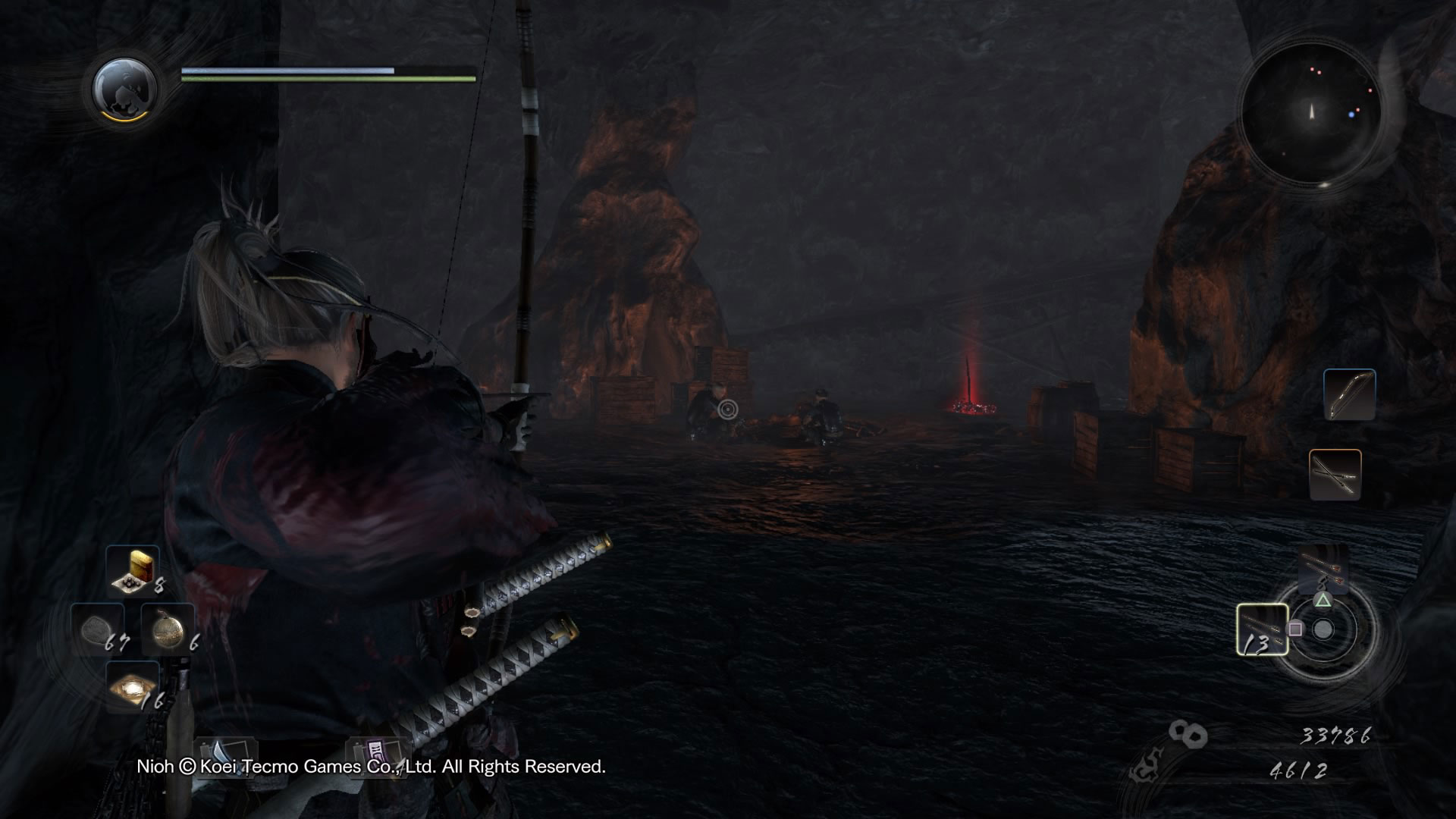Choose the dual swords weapon icon
Image resolution: width=1456 pixels, height=819 pixels.
click(x=1335, y=475)
